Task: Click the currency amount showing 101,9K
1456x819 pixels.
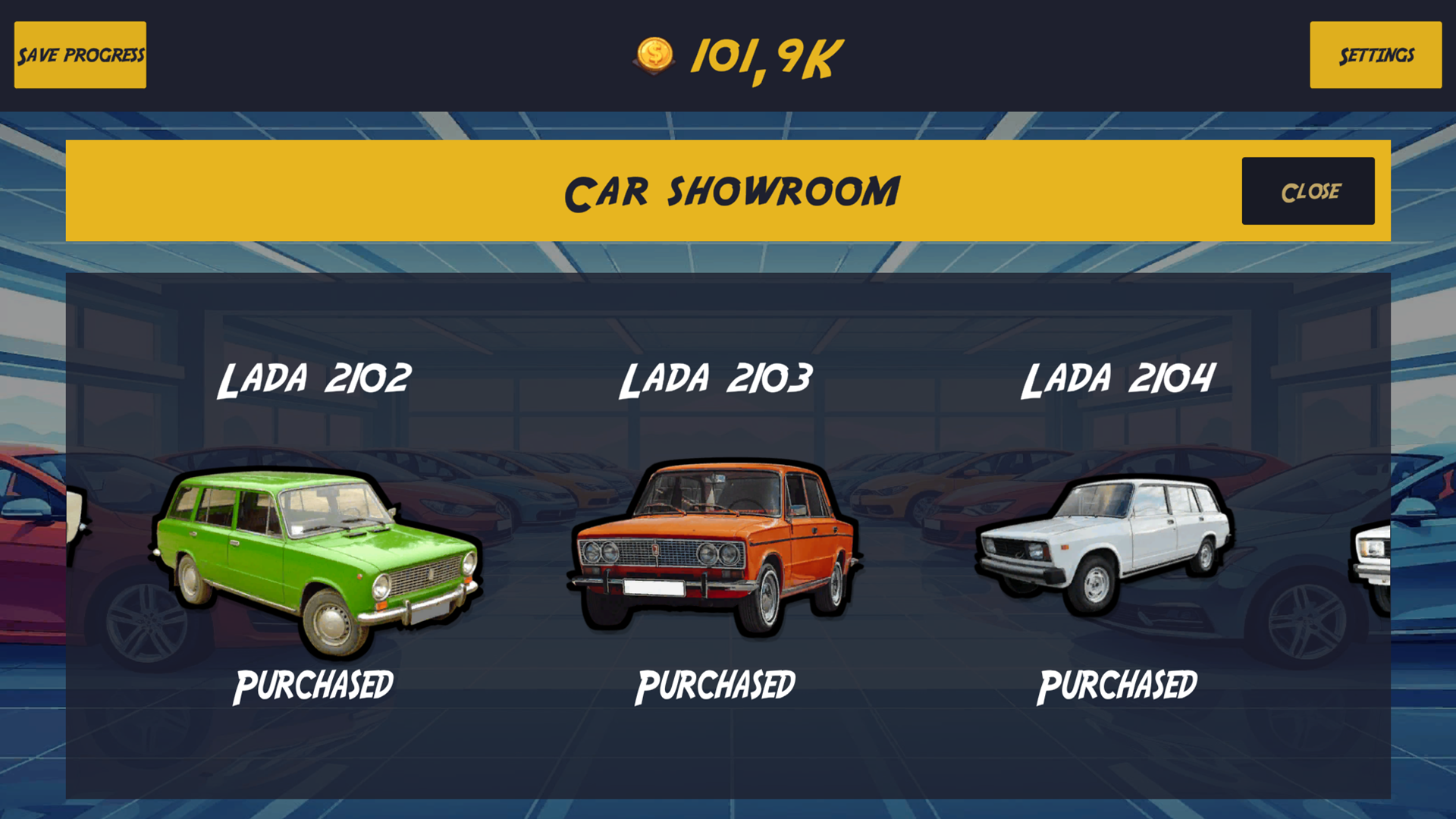Action: pyautogui.click(x=762, y=55)
